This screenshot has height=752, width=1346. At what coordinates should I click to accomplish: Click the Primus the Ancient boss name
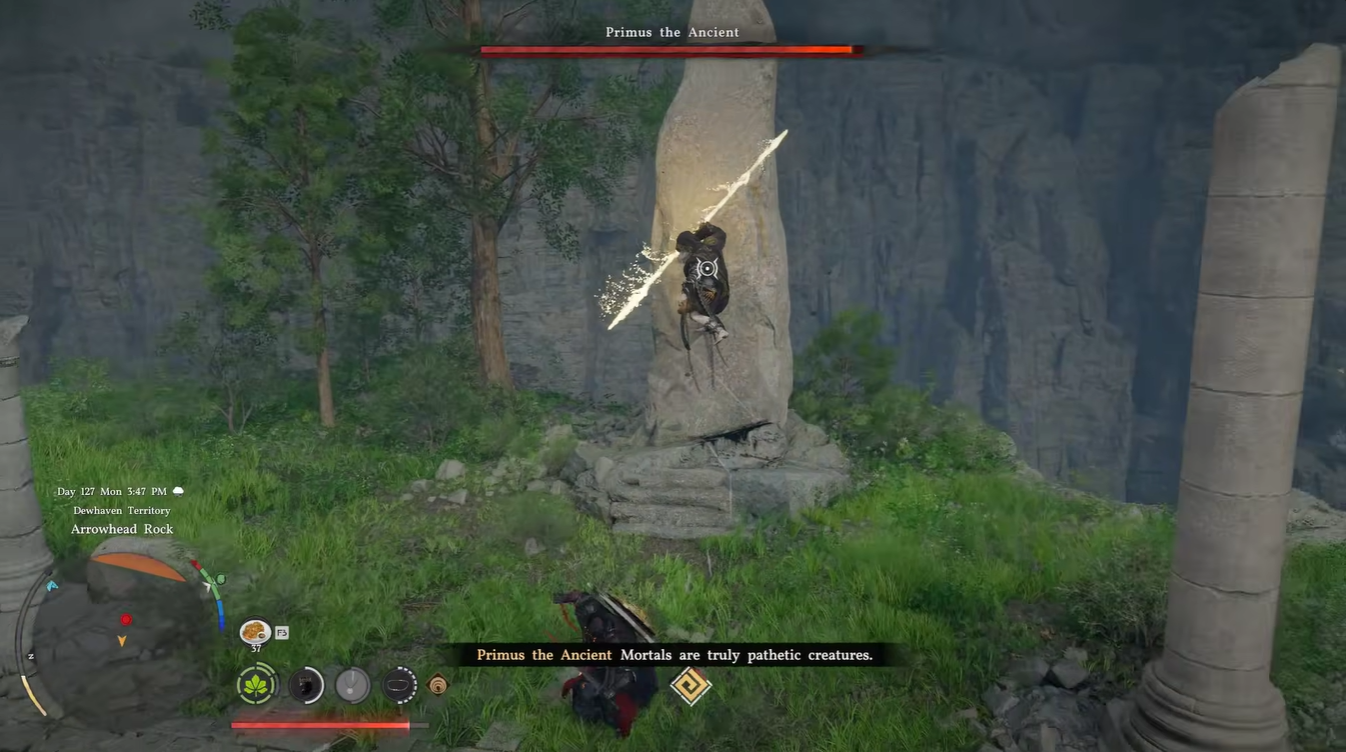coord(671,31)
